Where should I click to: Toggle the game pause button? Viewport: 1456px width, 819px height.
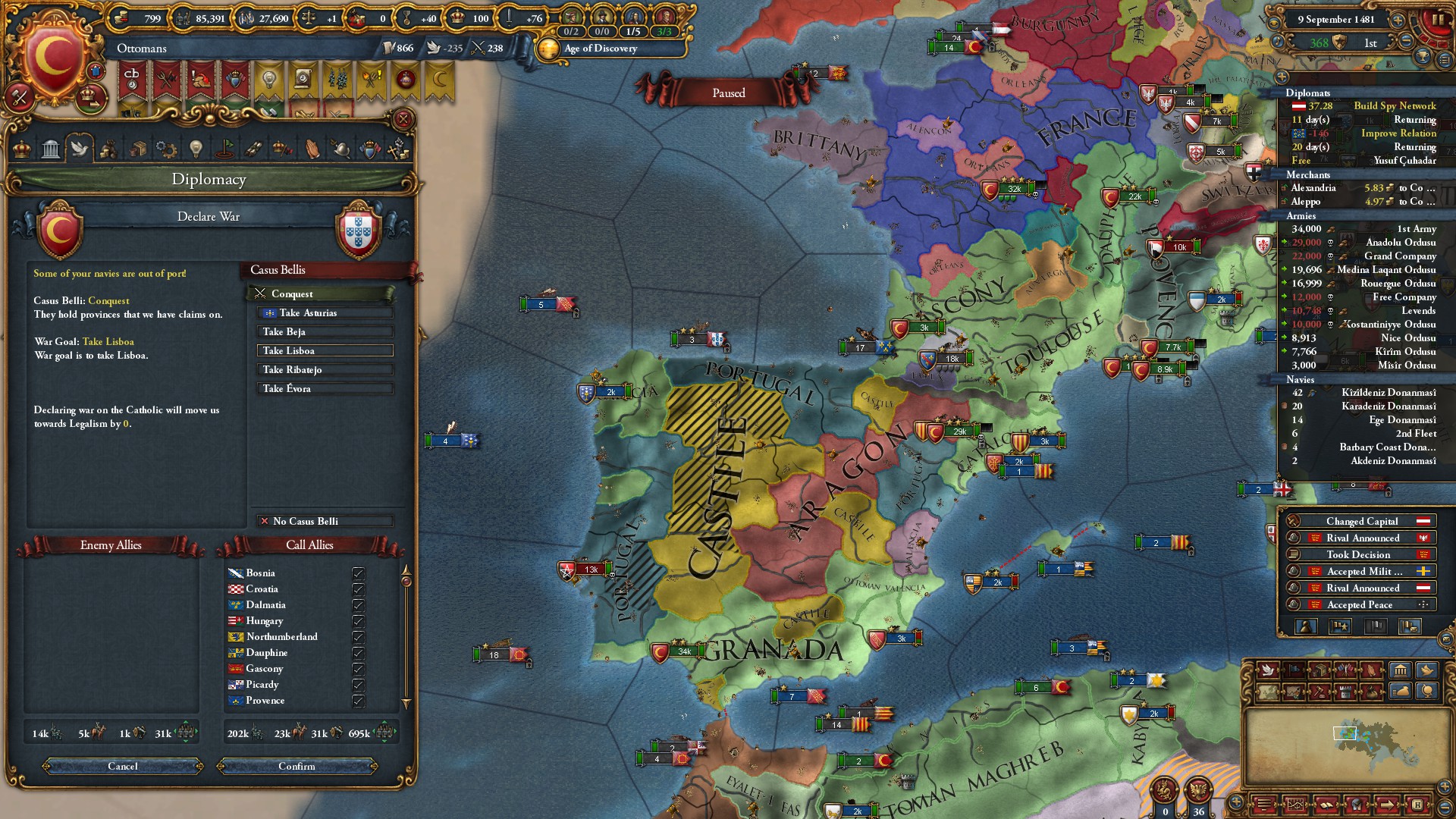tap(1436, 19)
